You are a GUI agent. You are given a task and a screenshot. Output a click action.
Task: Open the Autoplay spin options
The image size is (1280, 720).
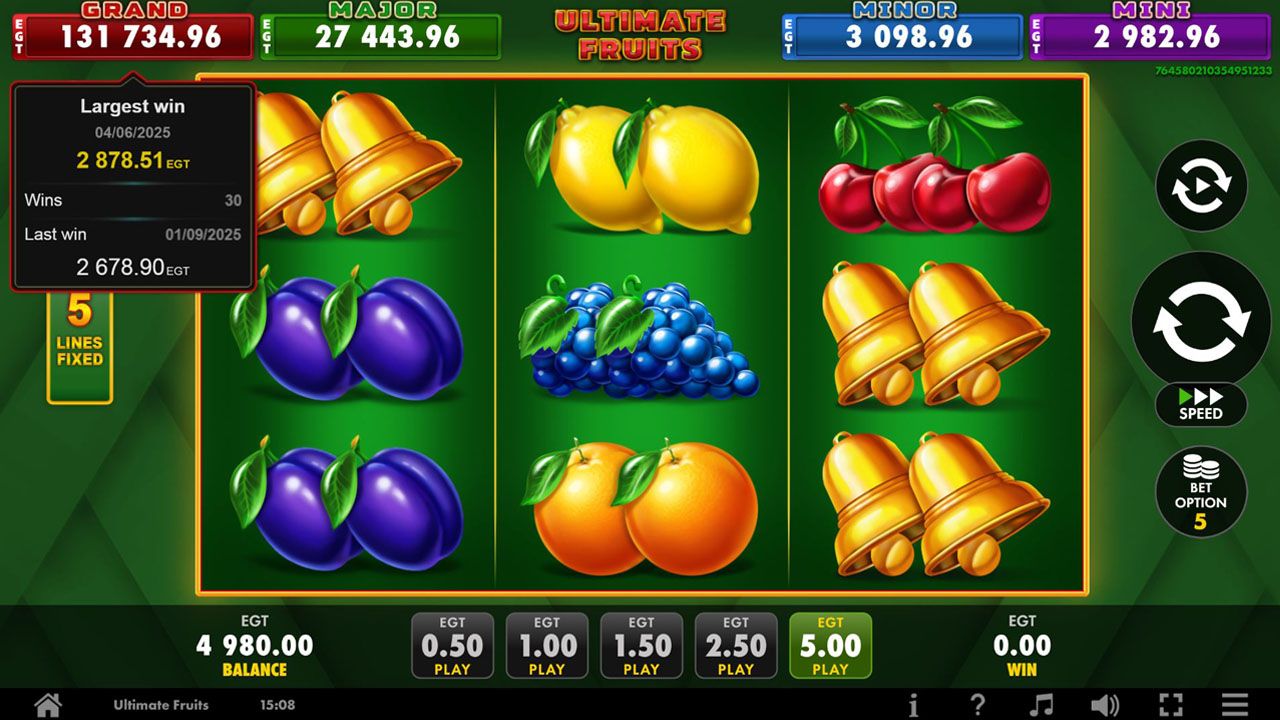(1200, 186)
